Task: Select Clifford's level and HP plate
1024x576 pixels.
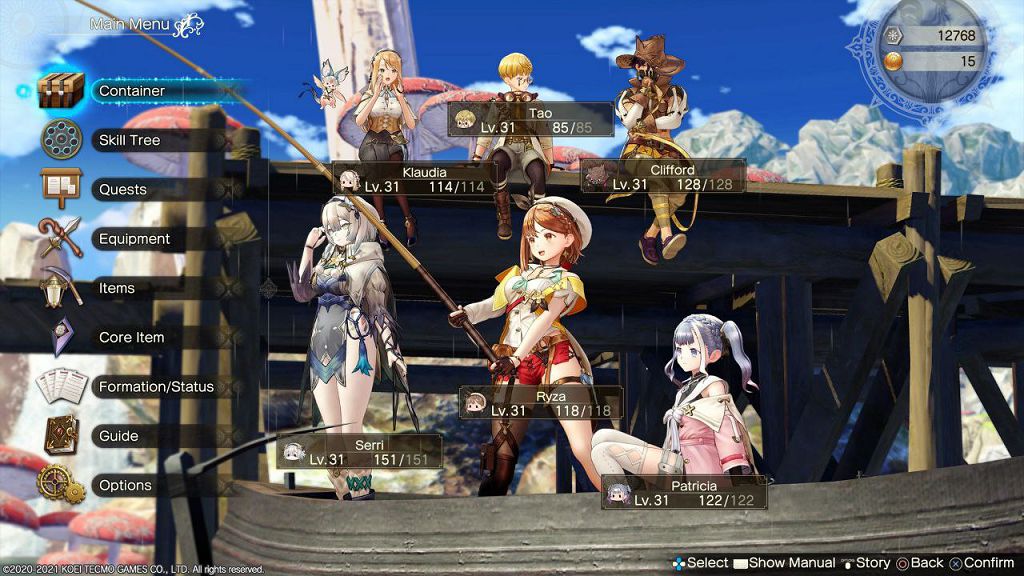Action: [x=664, y=177]
